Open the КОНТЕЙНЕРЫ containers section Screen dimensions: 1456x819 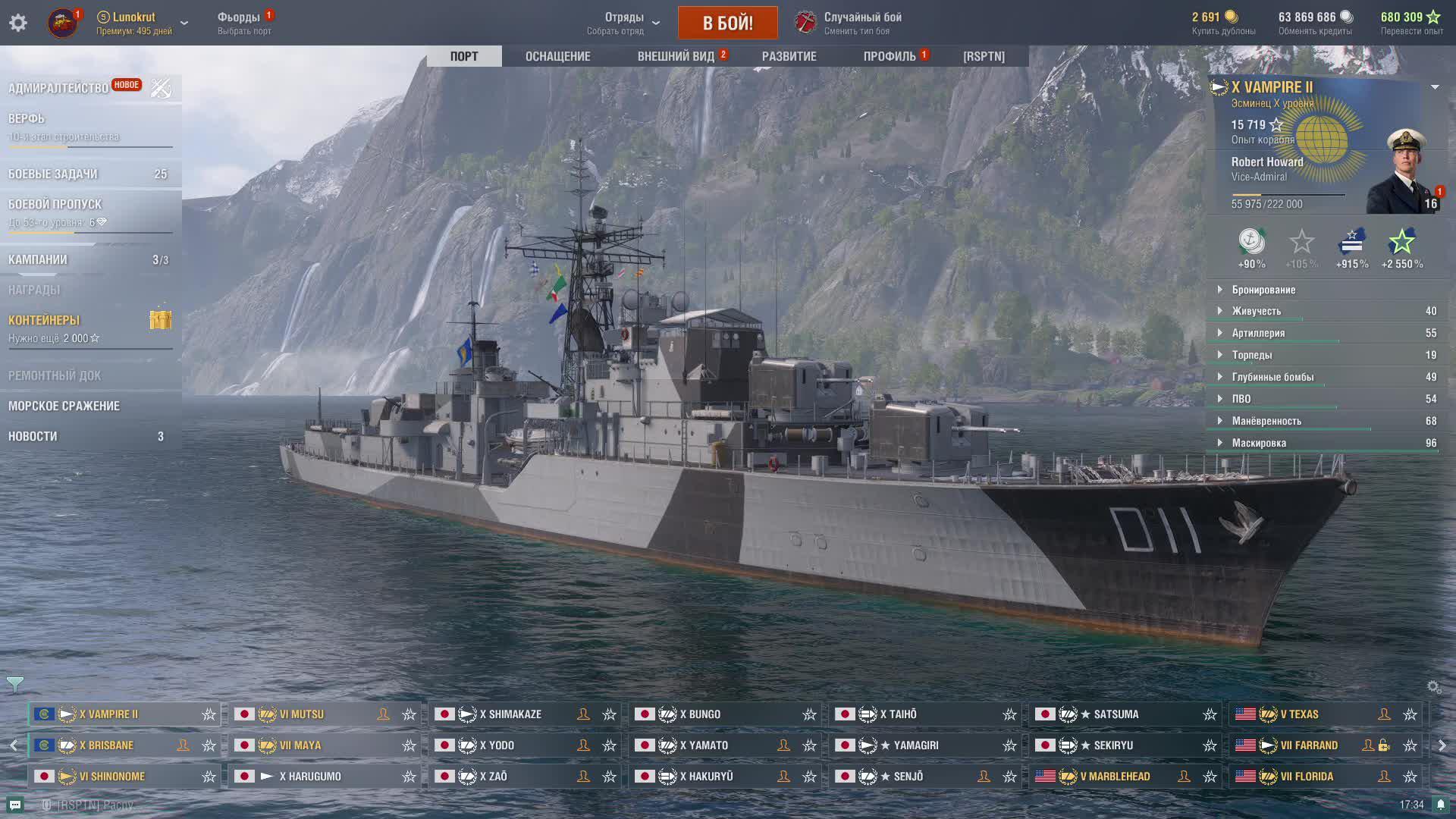tap(44, 320)
